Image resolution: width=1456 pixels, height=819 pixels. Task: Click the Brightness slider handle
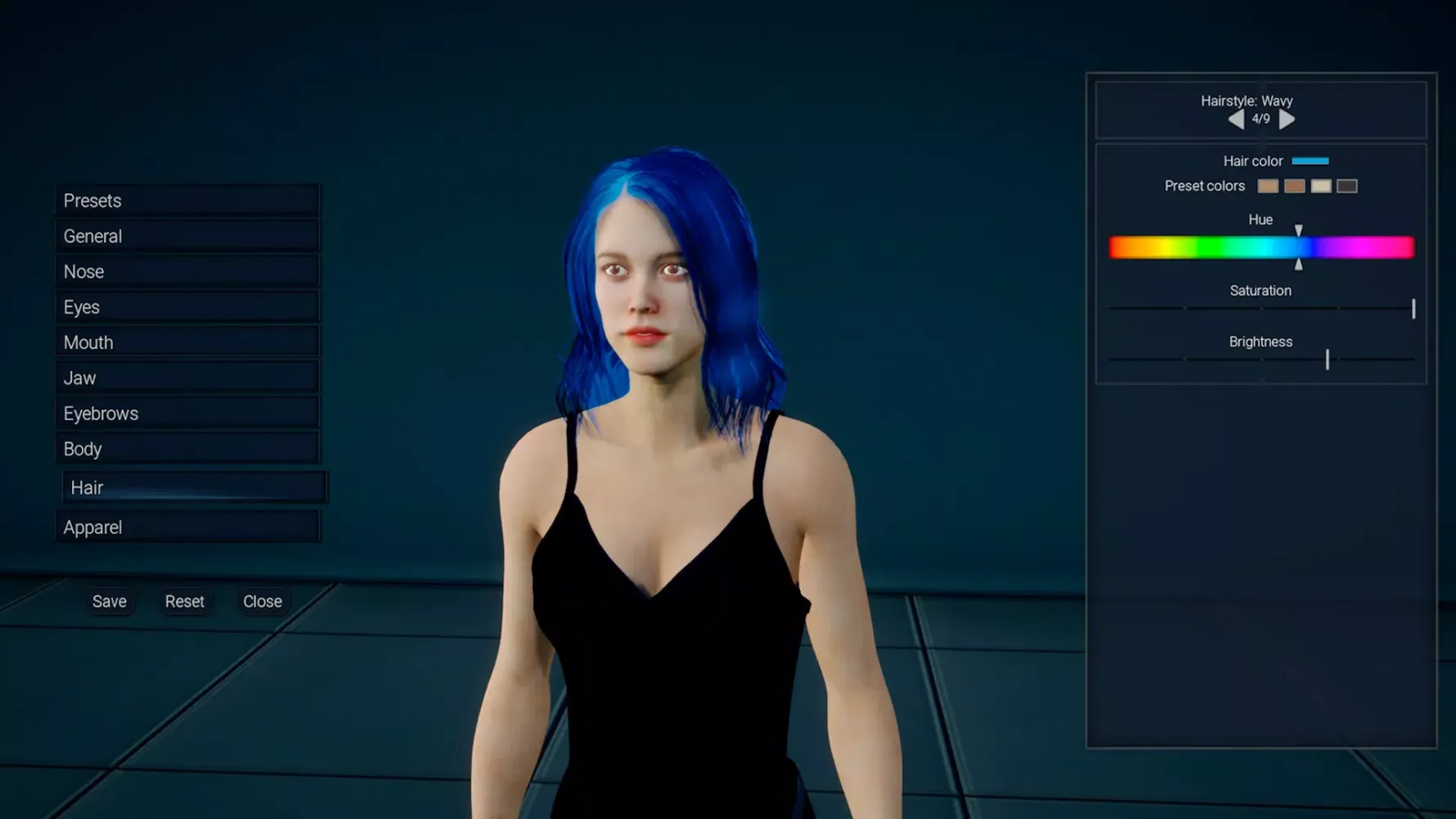(x=1327, y=360)
